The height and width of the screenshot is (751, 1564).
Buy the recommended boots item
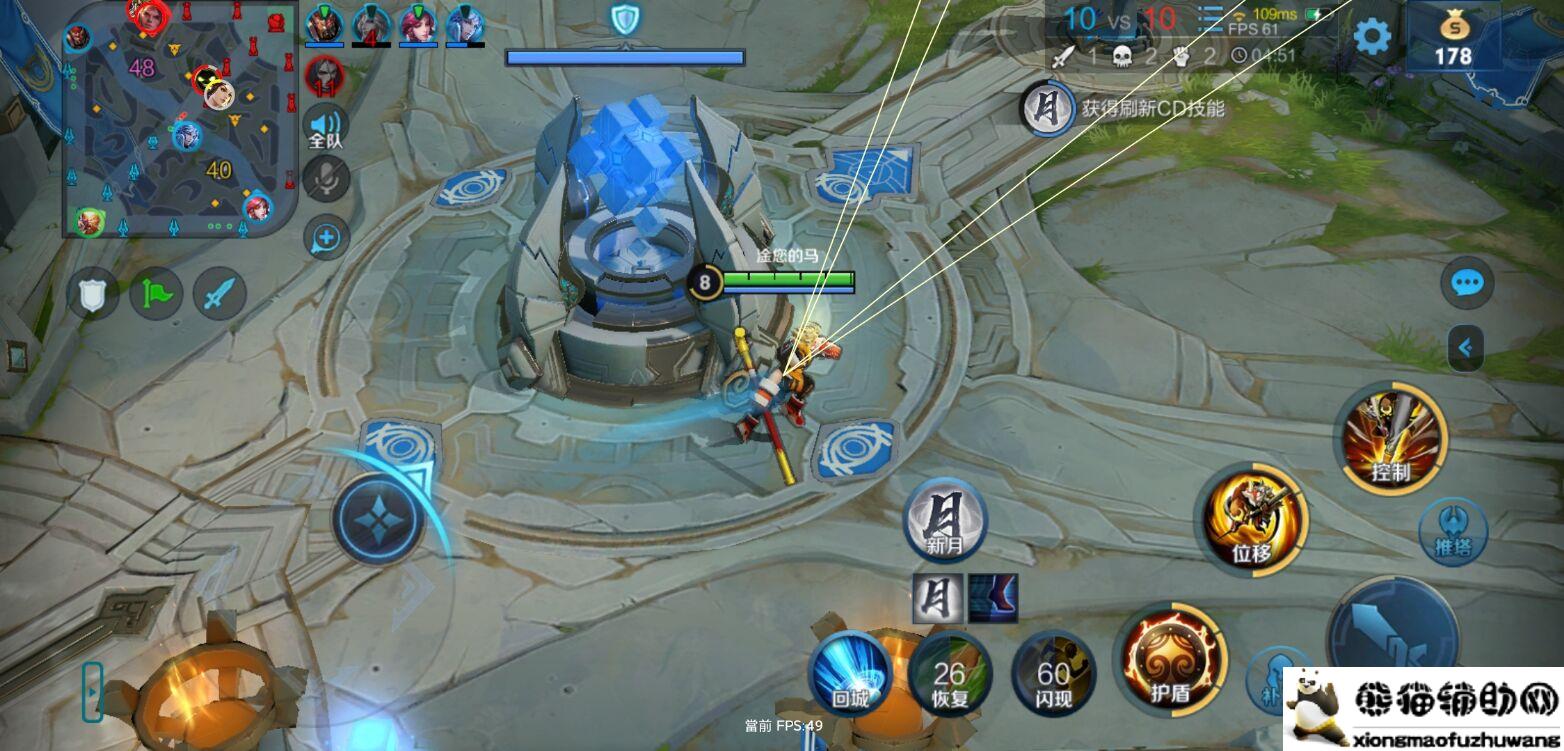click(x=992, y=598)
